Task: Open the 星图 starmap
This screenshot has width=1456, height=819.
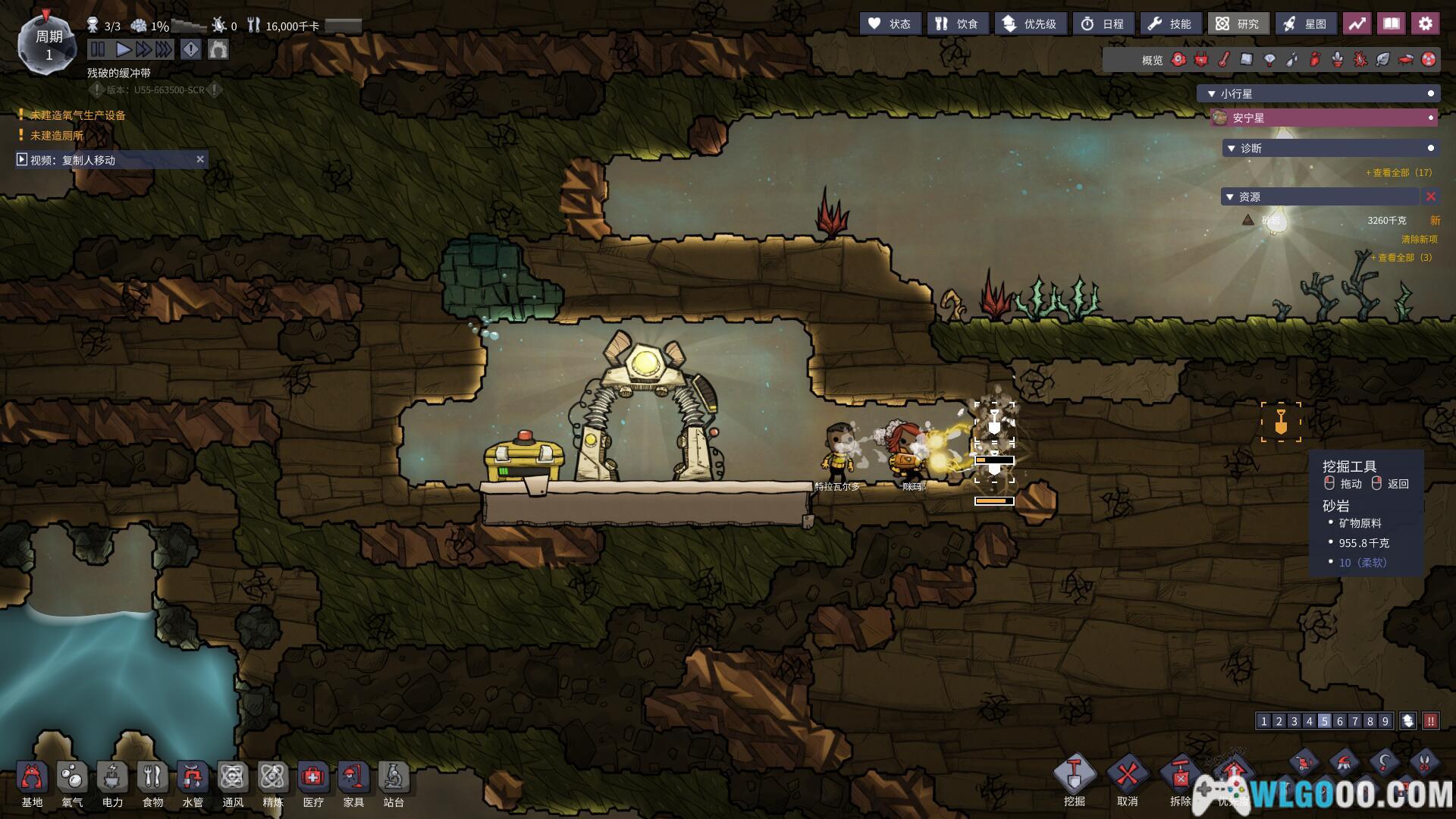Action: [1305, 24]
